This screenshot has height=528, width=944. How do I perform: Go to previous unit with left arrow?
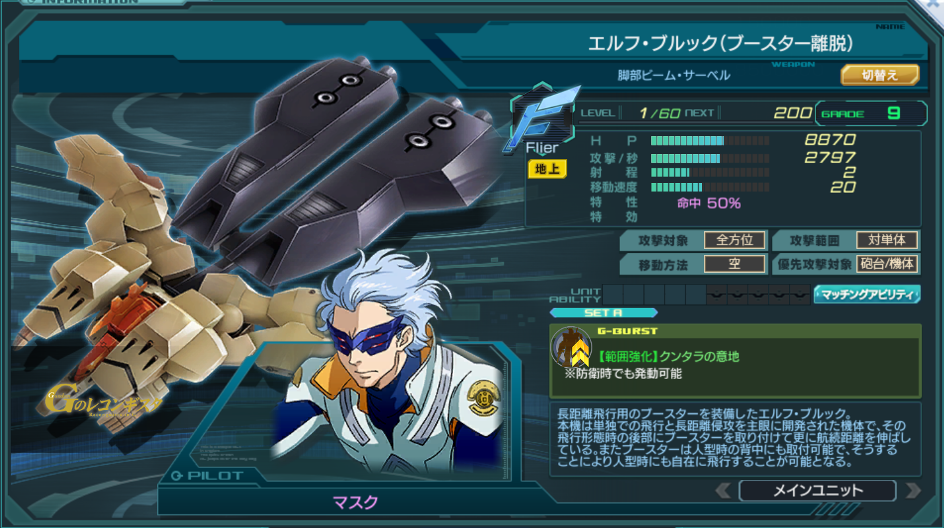tap(724, 491)
